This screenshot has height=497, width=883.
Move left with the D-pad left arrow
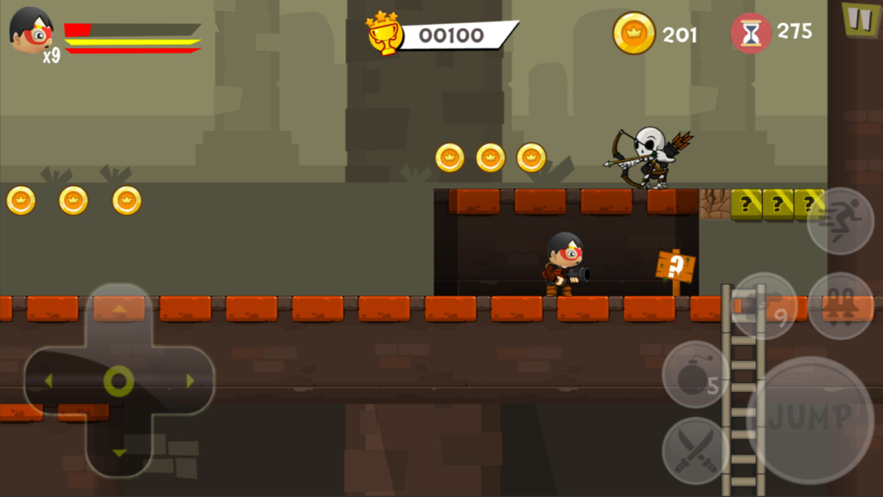48,381
